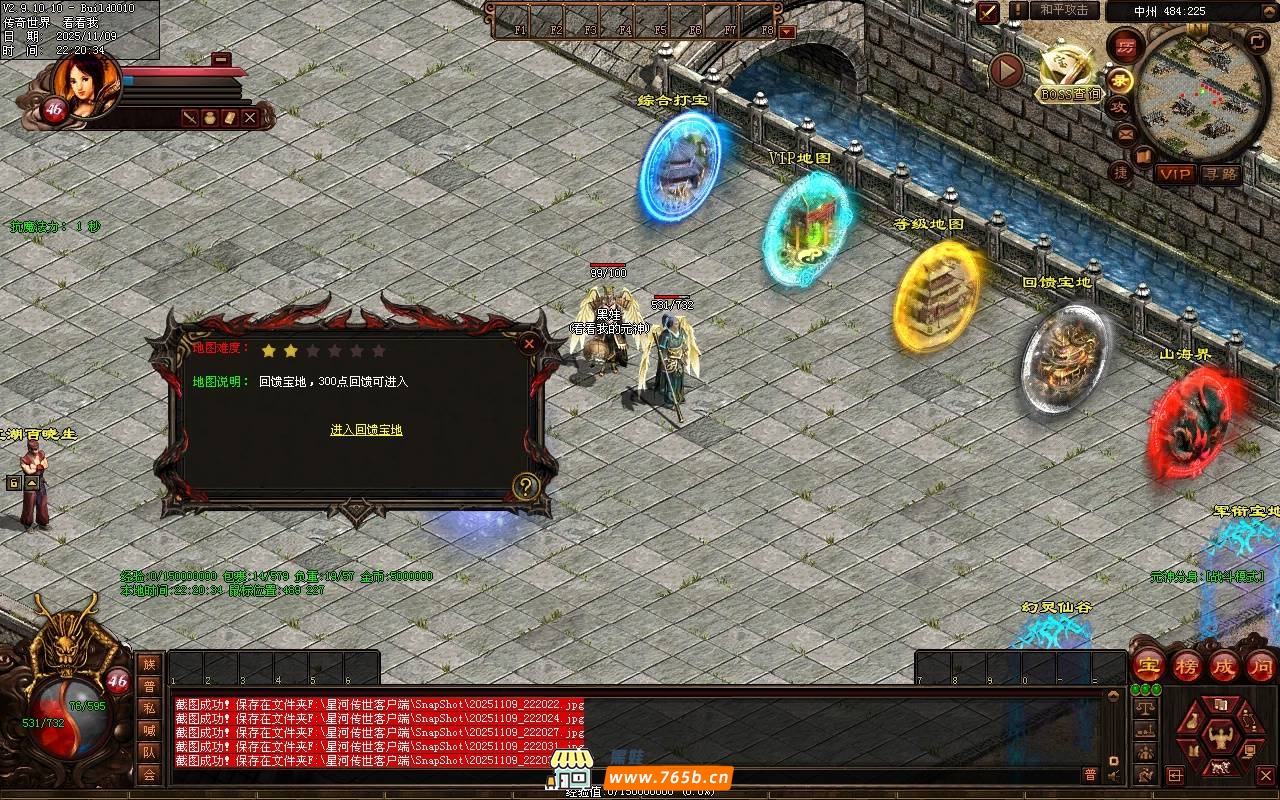
Task: Open the hotbar dropdown arrow near F8
Action: pos(787,31)
